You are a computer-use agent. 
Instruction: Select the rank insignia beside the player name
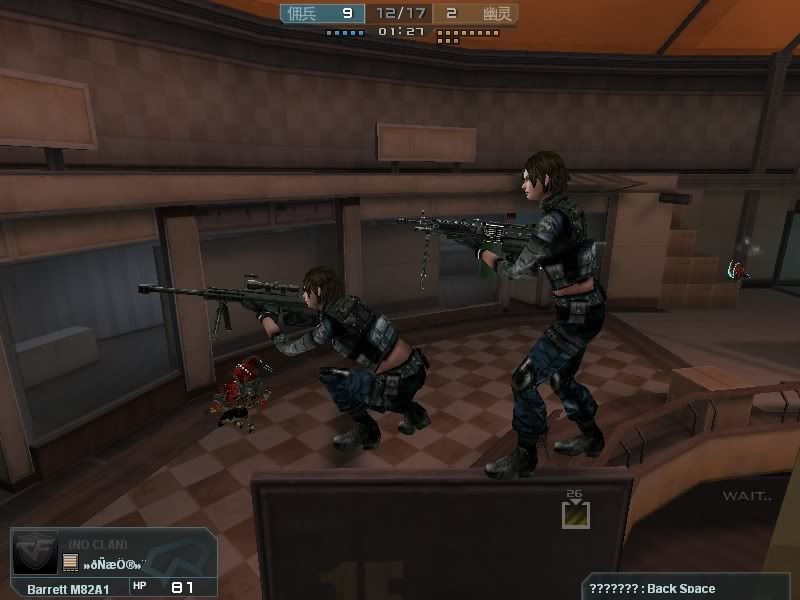point(71,562)
